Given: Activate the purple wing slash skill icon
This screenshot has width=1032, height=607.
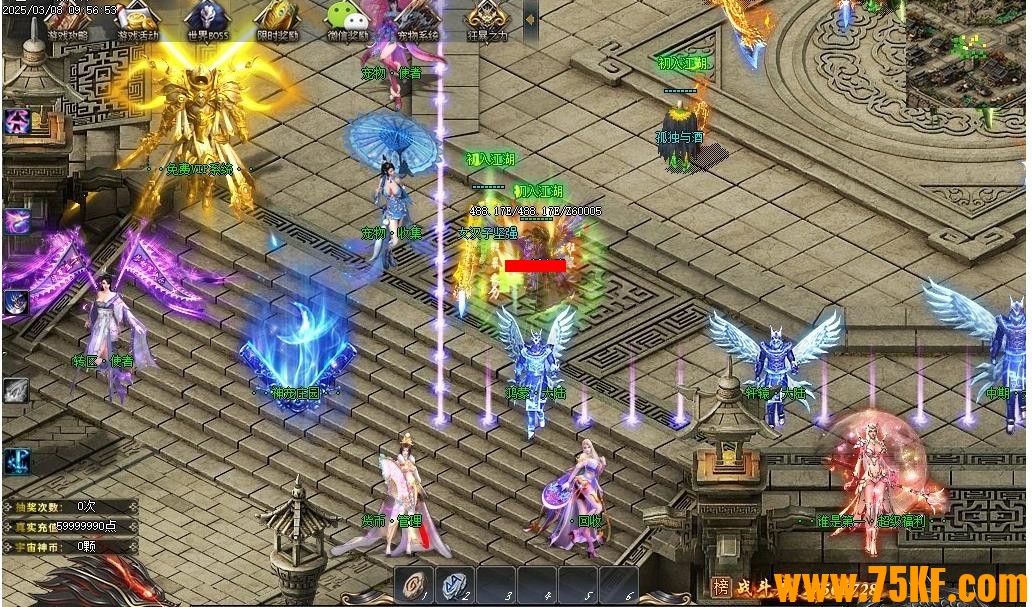Looking at the screenshot, I should pos(17,220).
